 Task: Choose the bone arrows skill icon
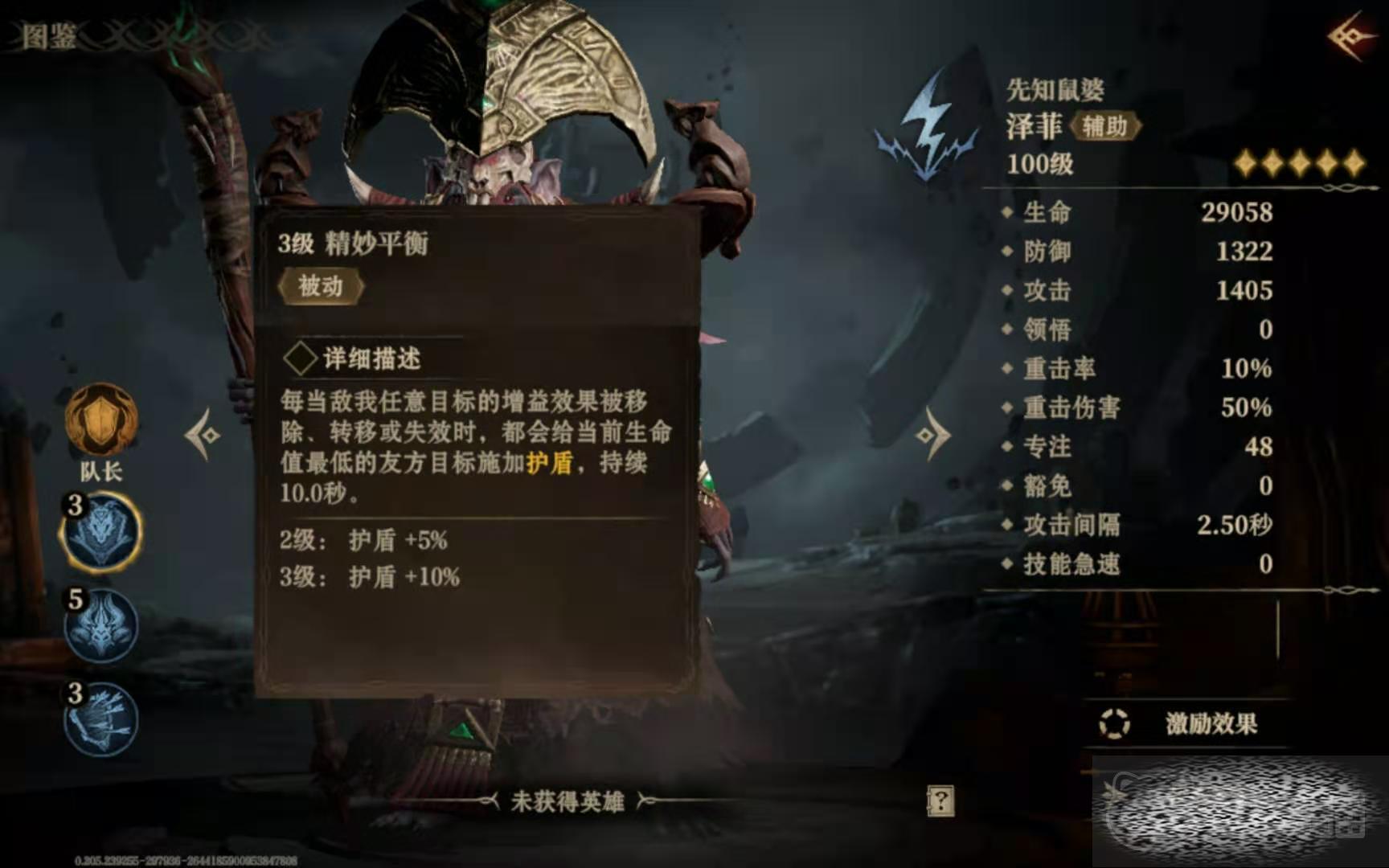(x=101, y=719)
